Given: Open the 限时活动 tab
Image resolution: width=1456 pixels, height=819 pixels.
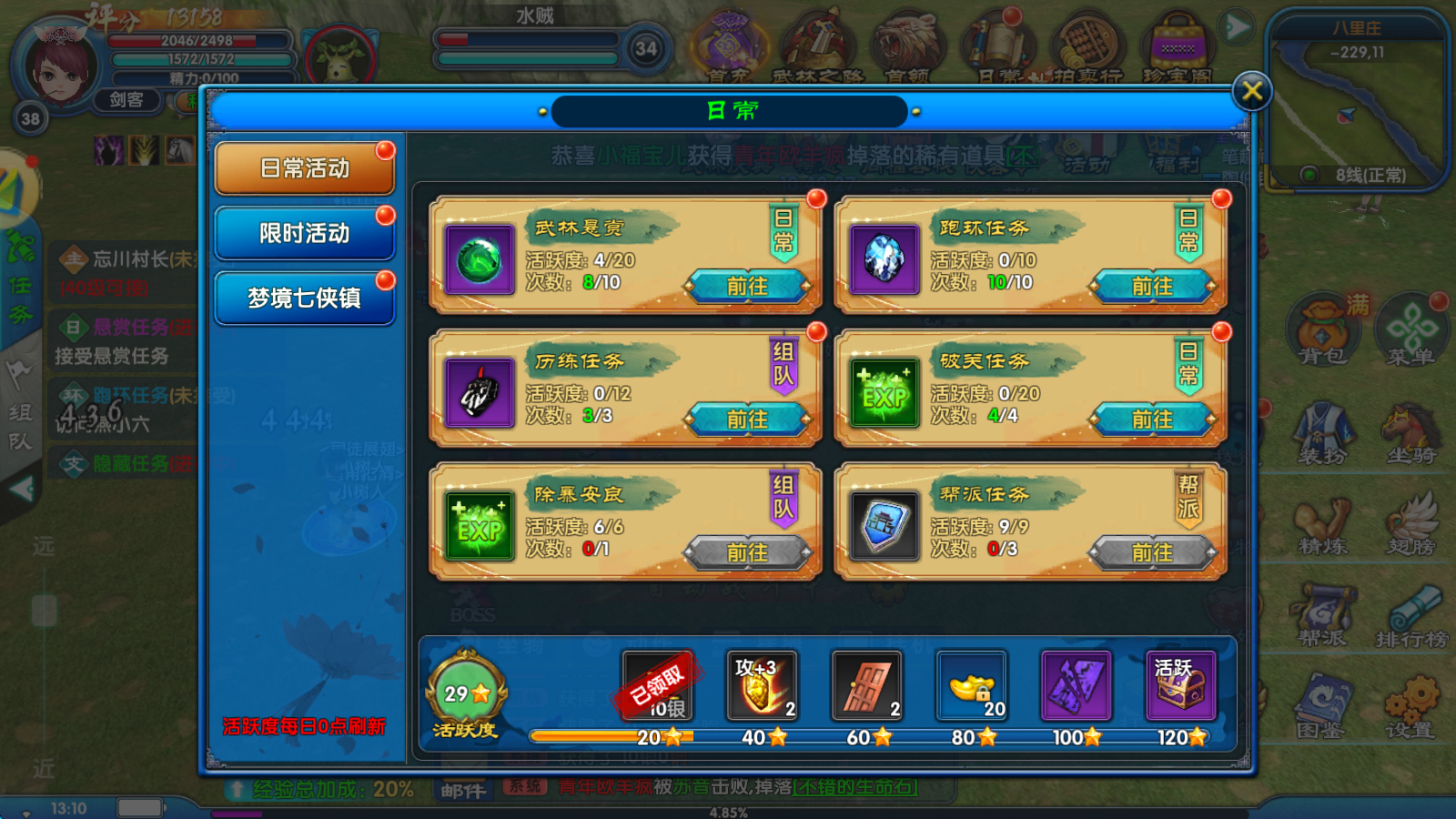Looking at the screenshot, I should [x=305, y=234].
